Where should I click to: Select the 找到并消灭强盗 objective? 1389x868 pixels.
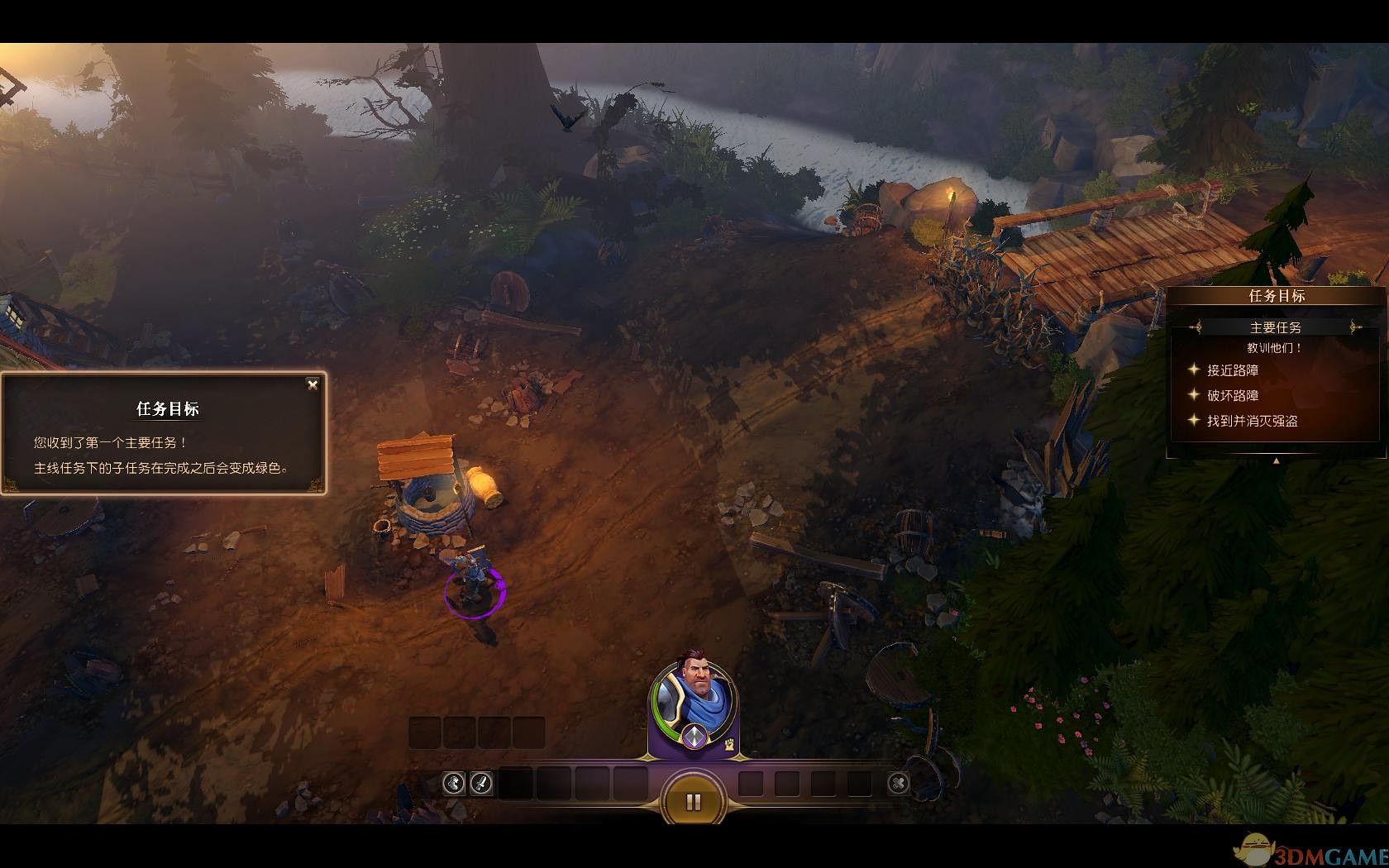click(x=1252, y=421)
